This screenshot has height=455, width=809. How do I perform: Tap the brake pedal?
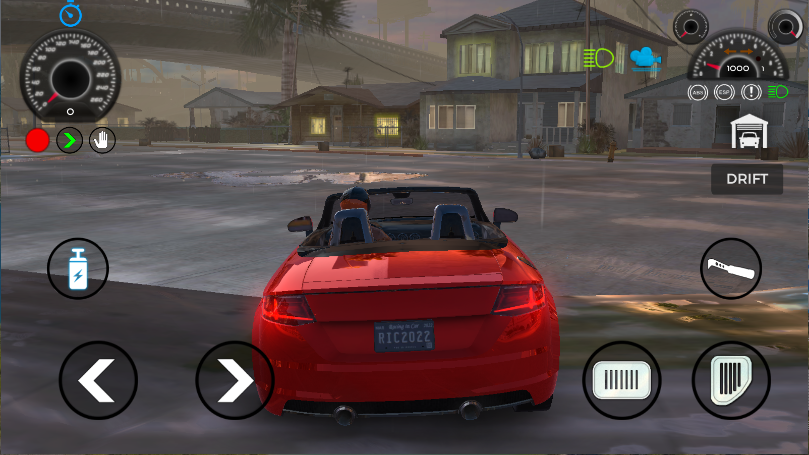coord(622,380)
